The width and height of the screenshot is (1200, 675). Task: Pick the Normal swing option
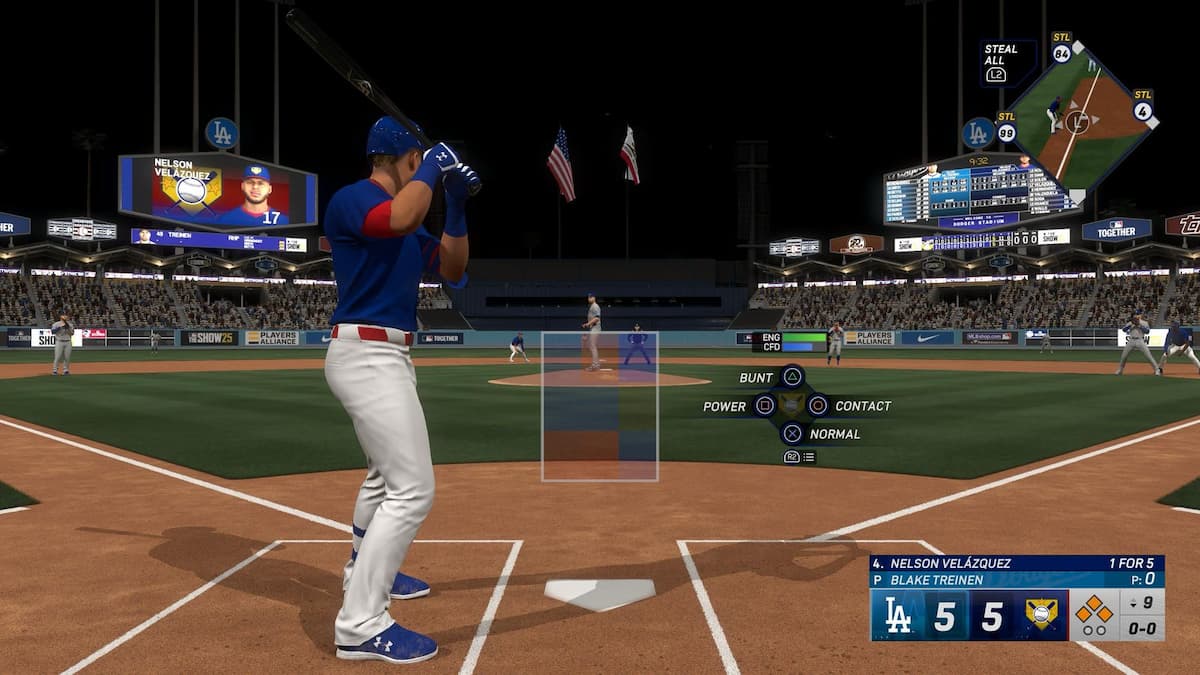coord(792,433)
